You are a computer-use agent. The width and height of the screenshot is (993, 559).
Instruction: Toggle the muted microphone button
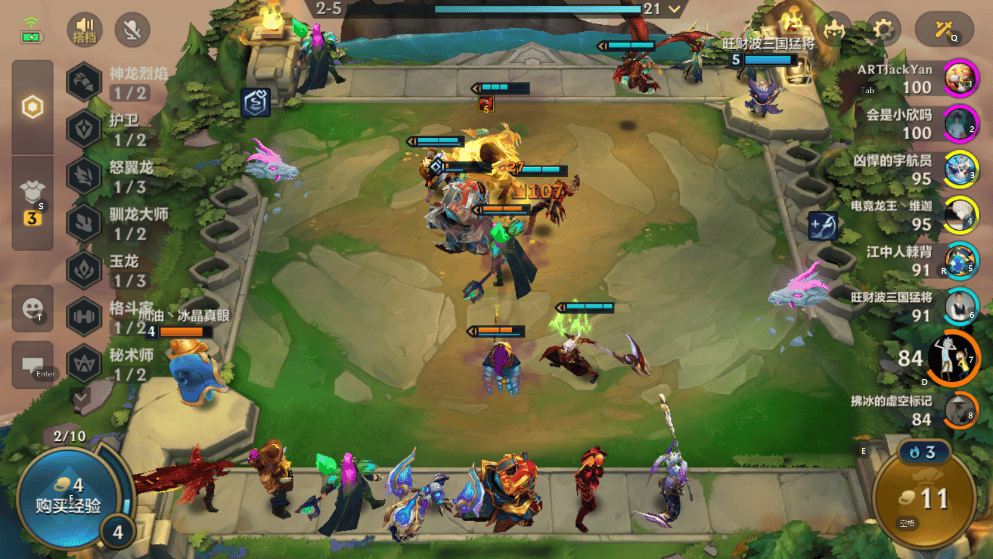pyautogui.click(x=132, y=30)
